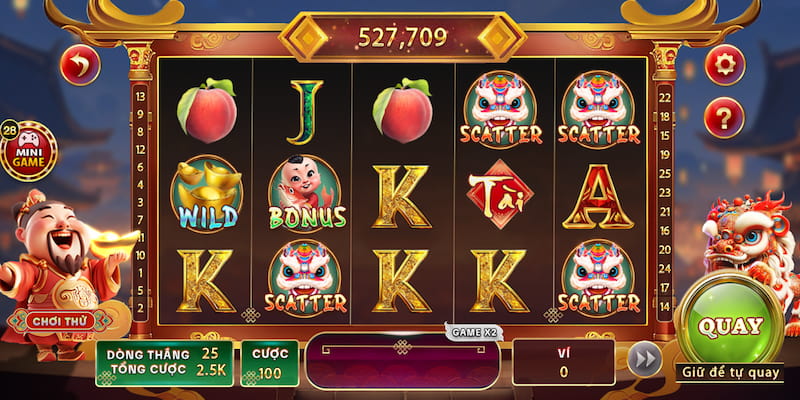Viewport: 800px width, 400px height.
Task: Show help with the question mark button
Action: [x=724, y=119]
